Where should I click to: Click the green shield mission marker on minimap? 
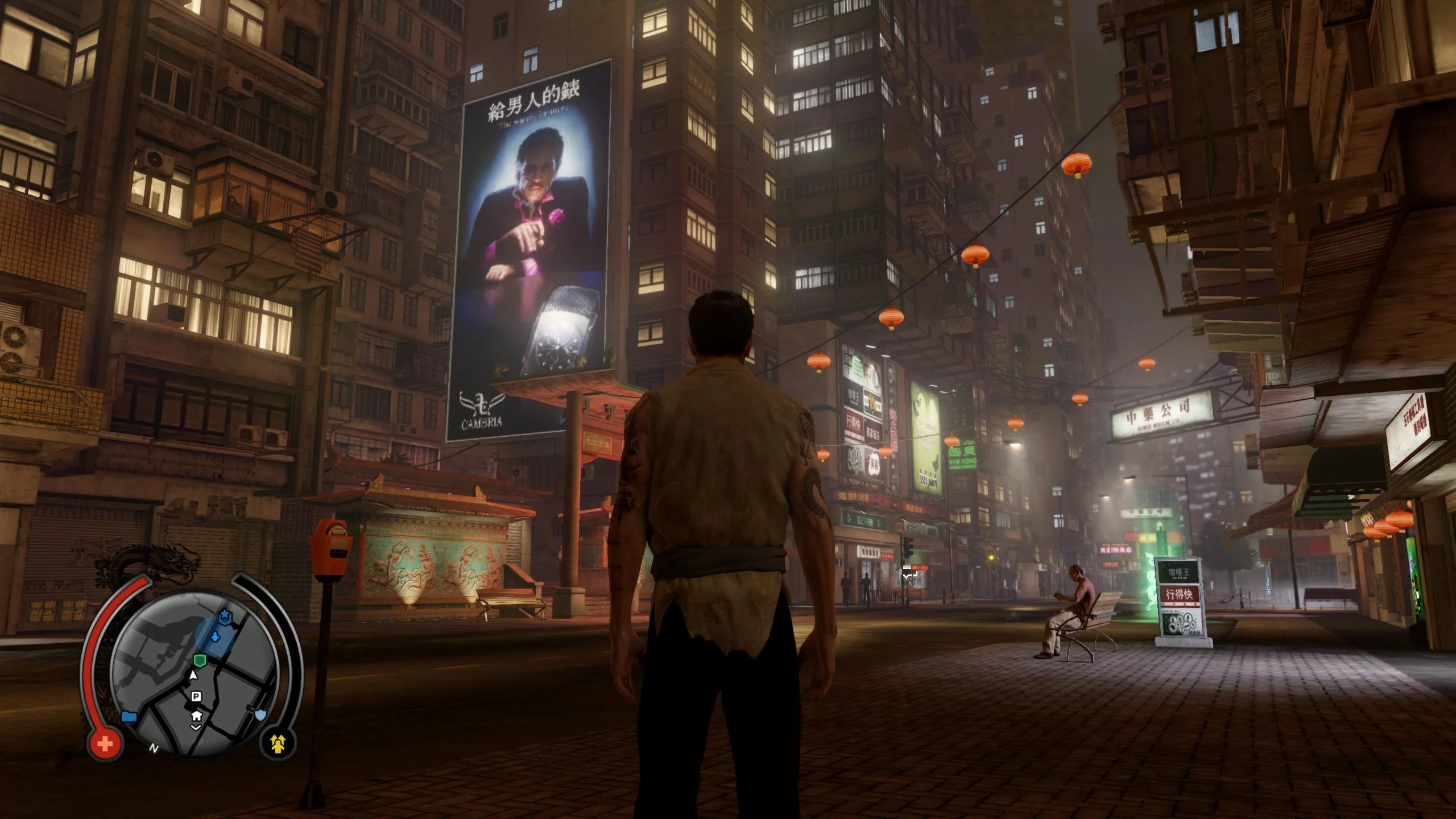[x=199, y=660]
